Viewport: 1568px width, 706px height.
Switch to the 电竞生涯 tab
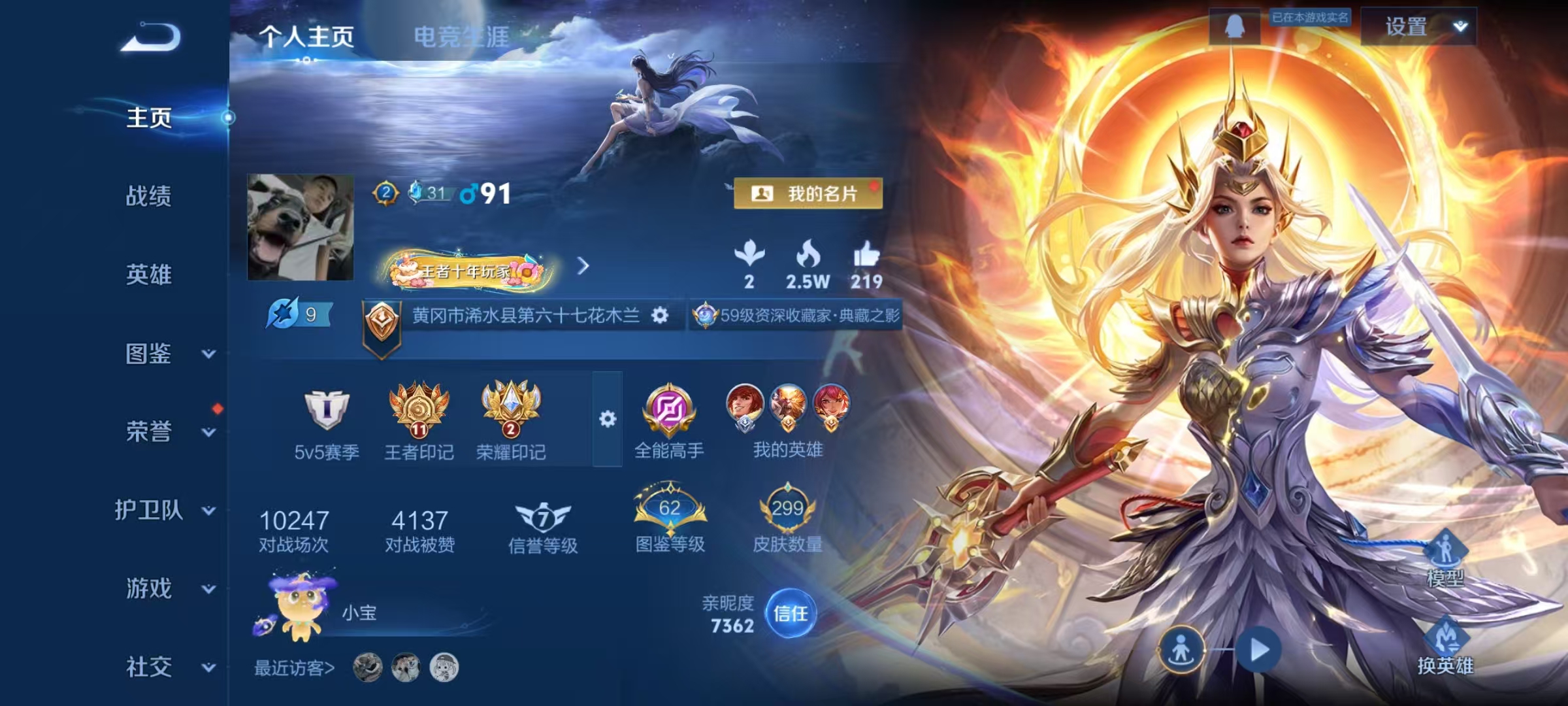pos(461,37)
